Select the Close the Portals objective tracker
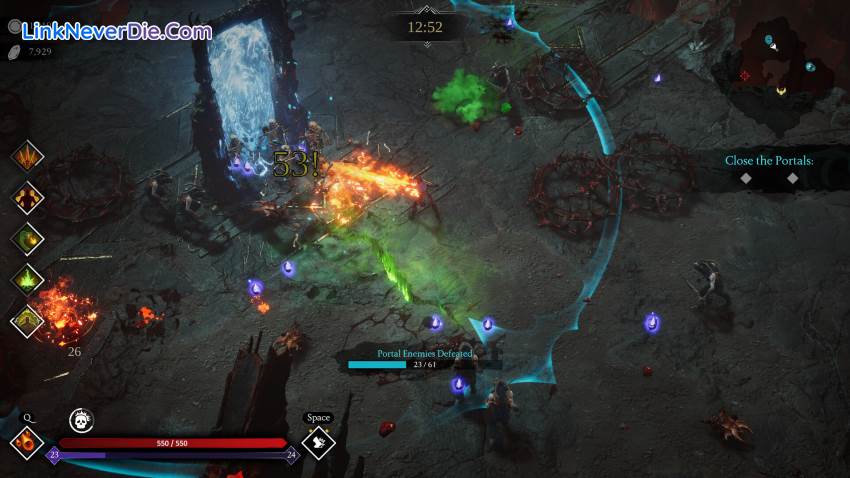 [x=769, y=161]
